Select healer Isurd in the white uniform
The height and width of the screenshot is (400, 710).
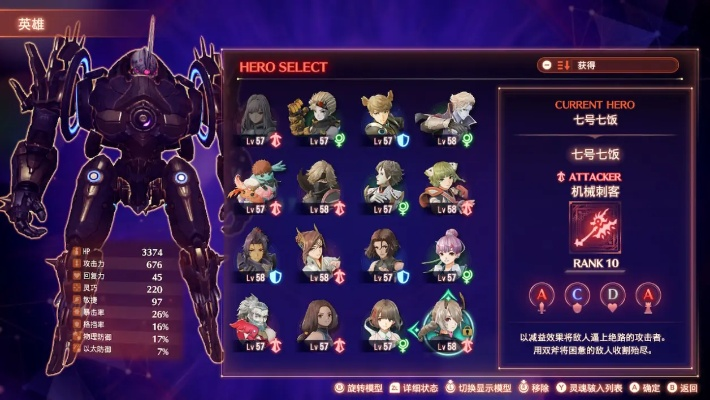pos(383,182)
